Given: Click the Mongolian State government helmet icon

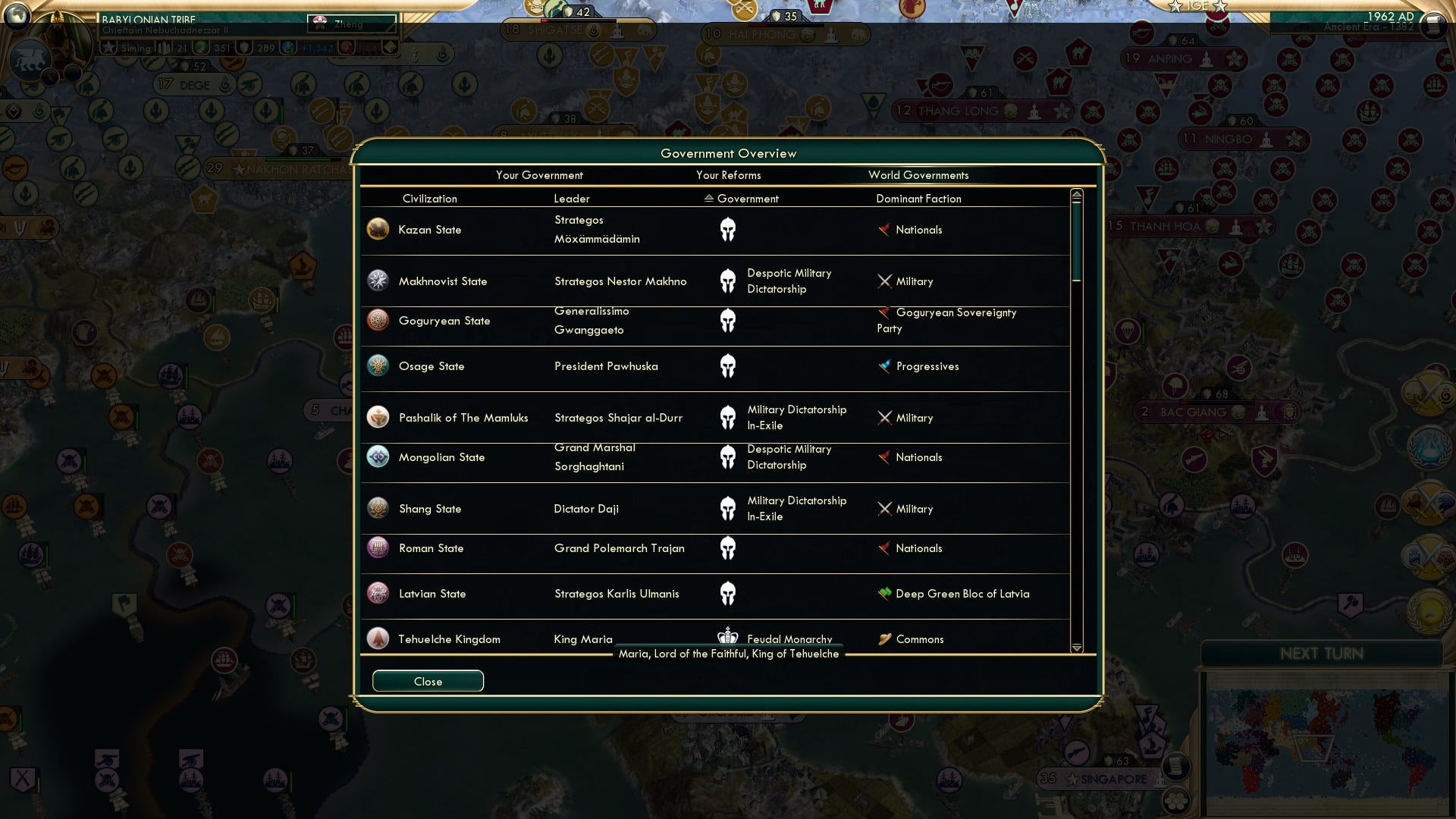Looking at the screenshot, I should pyautogui.click(x=728, y=457).
